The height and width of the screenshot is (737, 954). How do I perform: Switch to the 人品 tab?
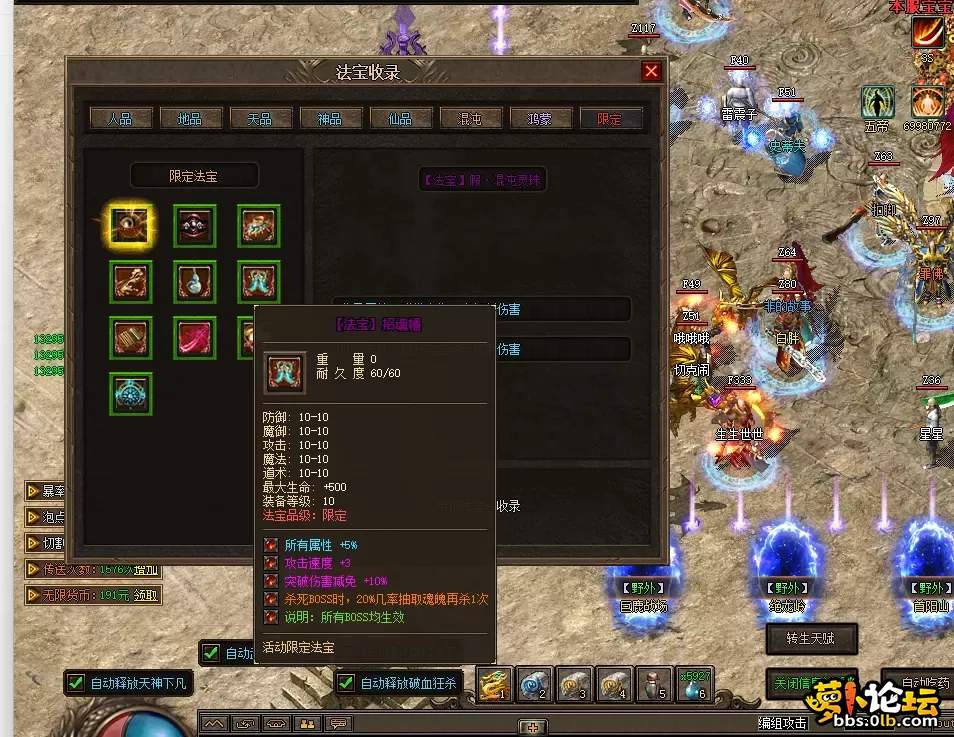tap(120, 118)
